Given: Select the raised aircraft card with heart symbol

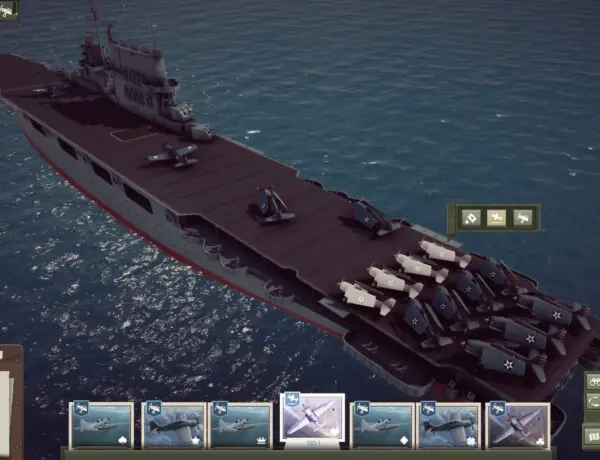Looking at the screenshot, I should pos(313,417).
